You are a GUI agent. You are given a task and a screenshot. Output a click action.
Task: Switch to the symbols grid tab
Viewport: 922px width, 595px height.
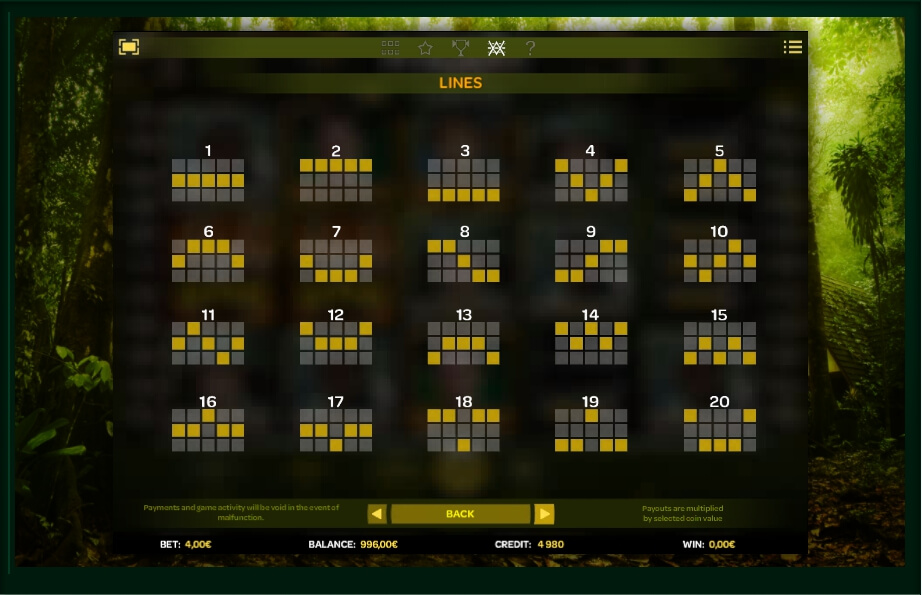point(390,47)
